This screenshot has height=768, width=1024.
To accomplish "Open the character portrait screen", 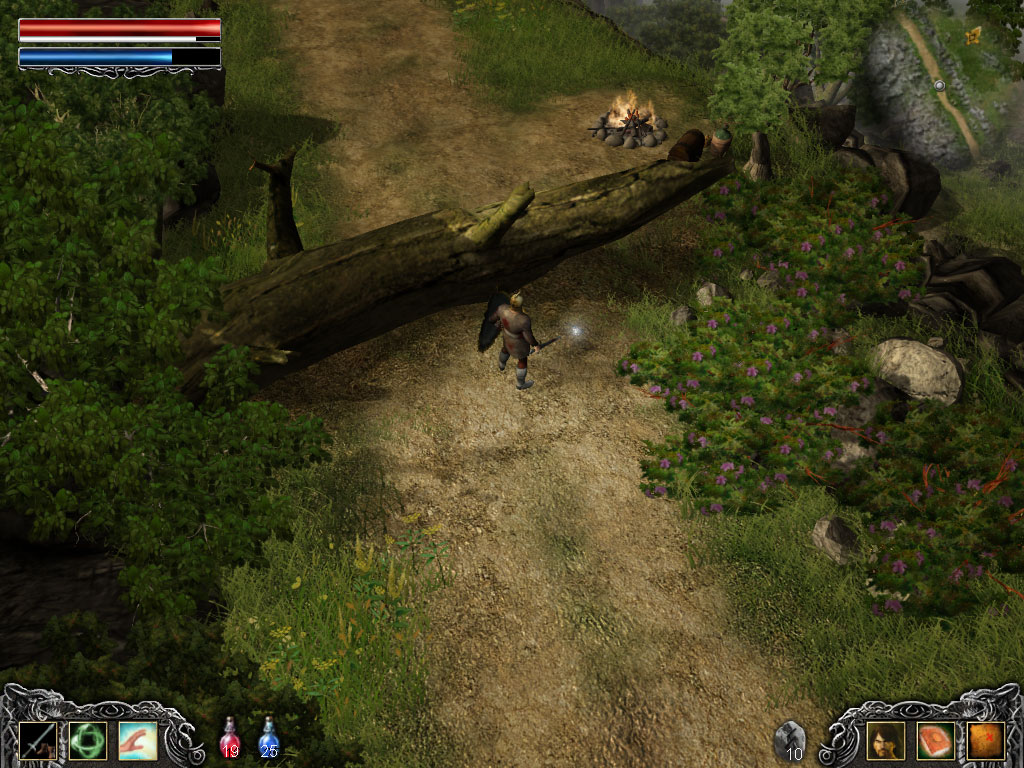I will click(x=885, y=740).
